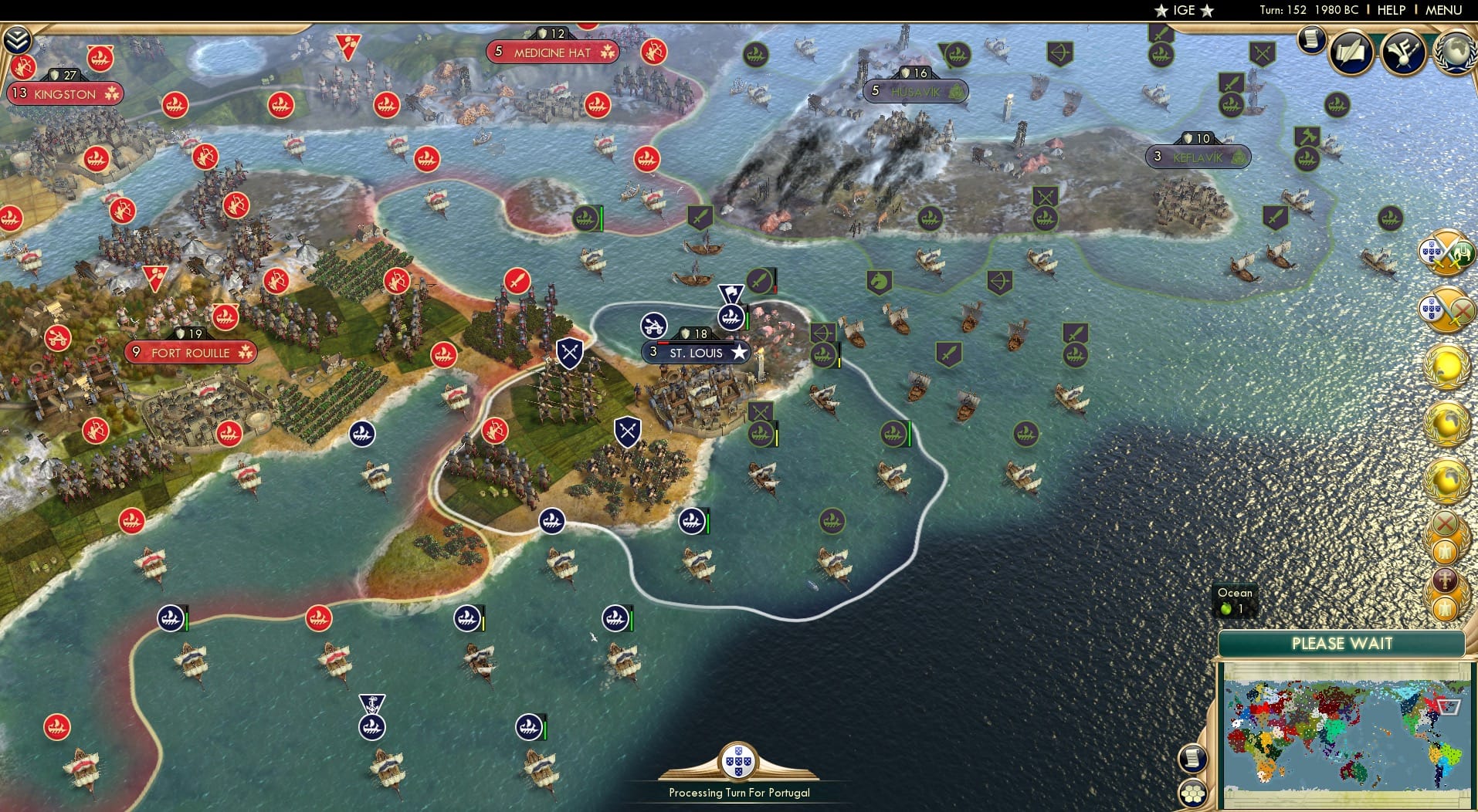
Task: Expand the St. Louis city banner
Action: (697, 352)
